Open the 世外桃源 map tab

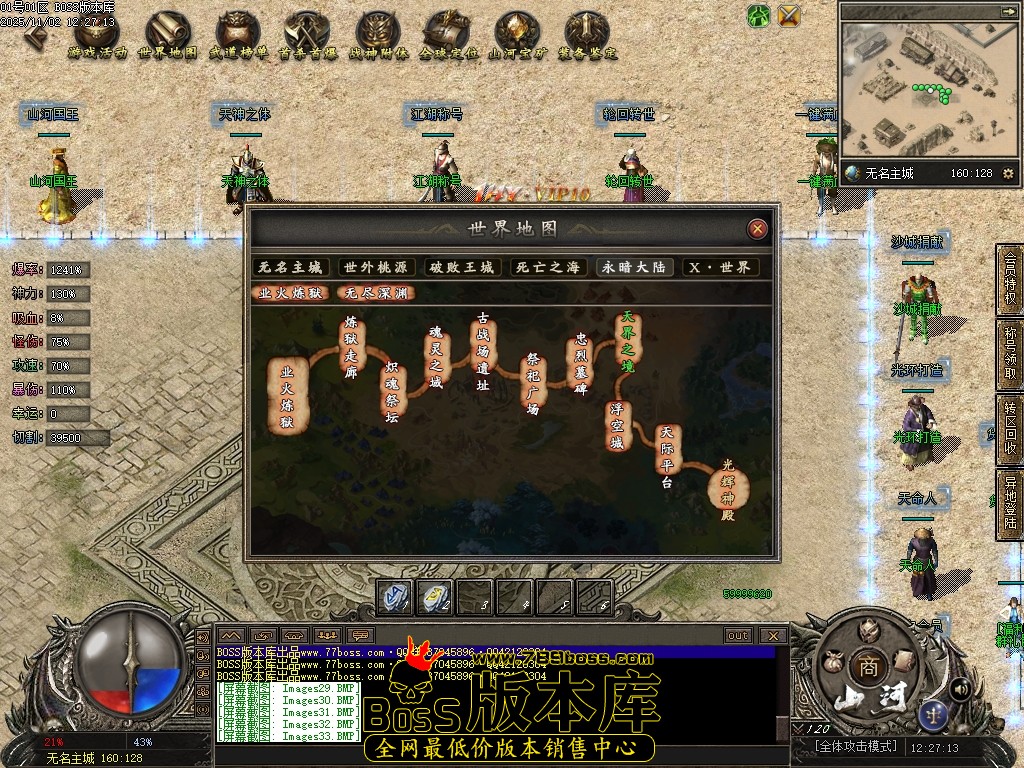click(x=376, y=268)
